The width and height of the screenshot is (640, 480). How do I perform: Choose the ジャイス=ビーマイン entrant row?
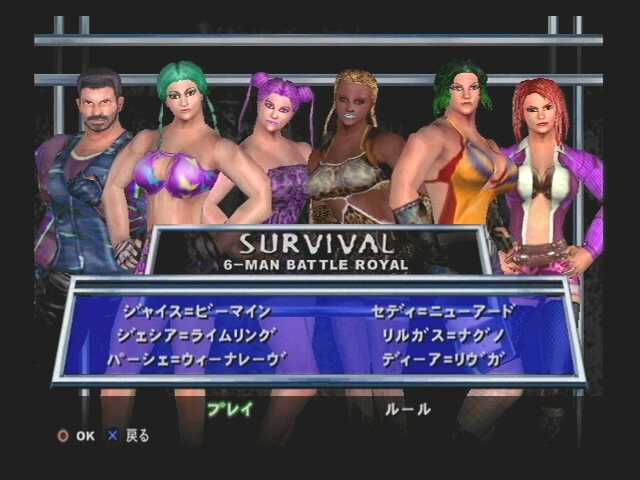click(x=195, y=311)
